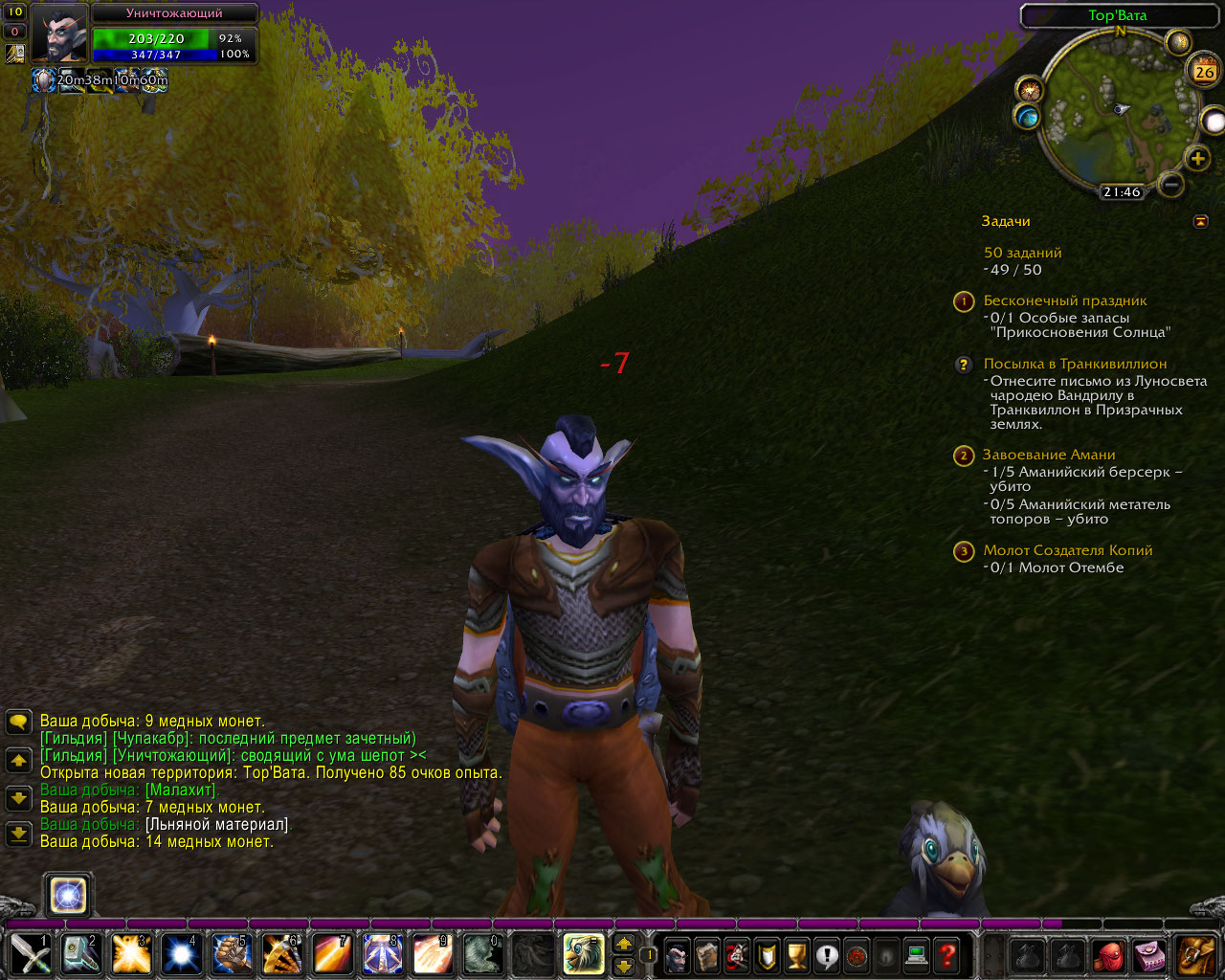Screen dimensions: 1225x980
Task: Open the world map globe button
Action: coord(1028,118)
